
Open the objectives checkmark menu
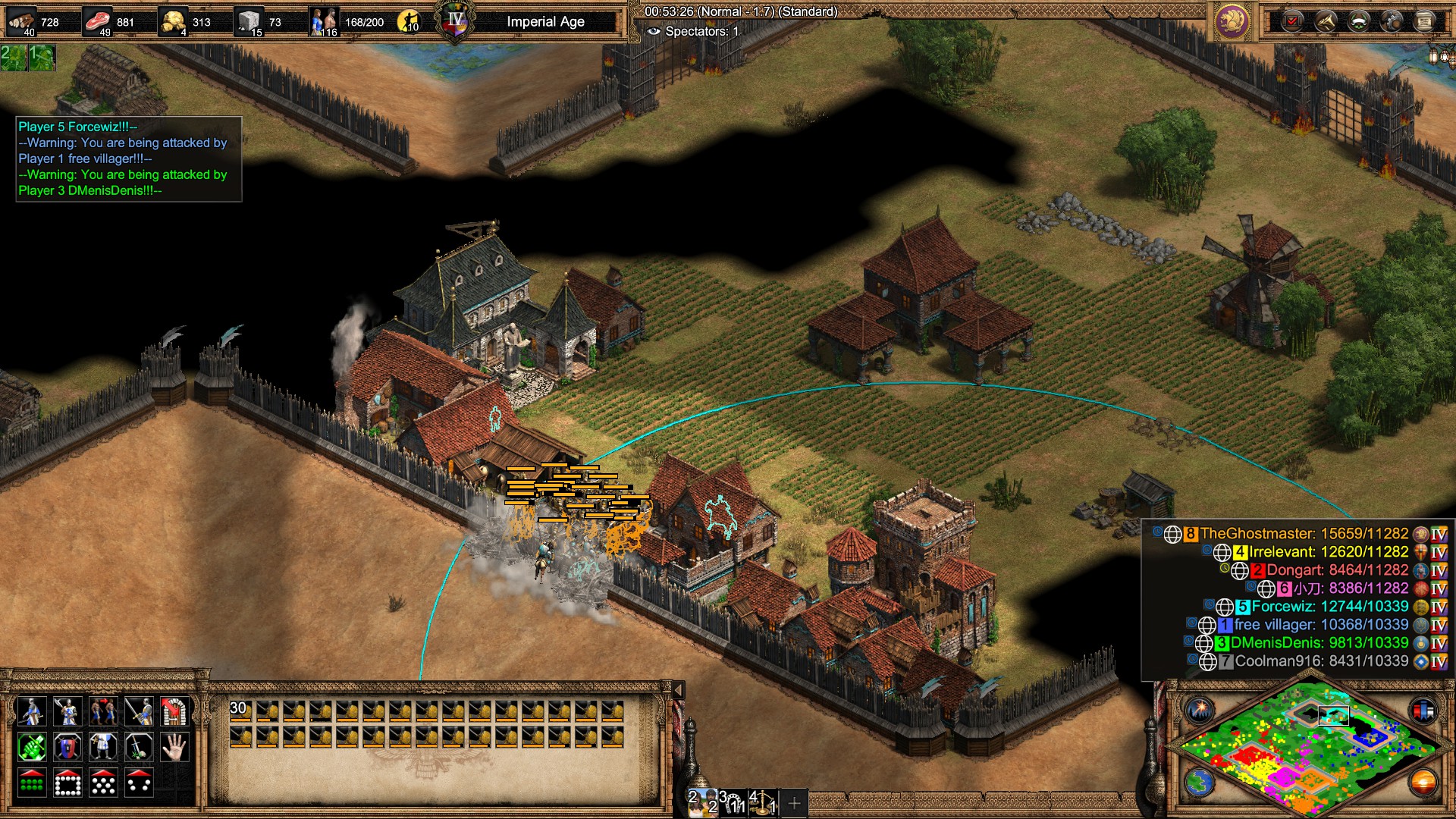[1293, 21]
